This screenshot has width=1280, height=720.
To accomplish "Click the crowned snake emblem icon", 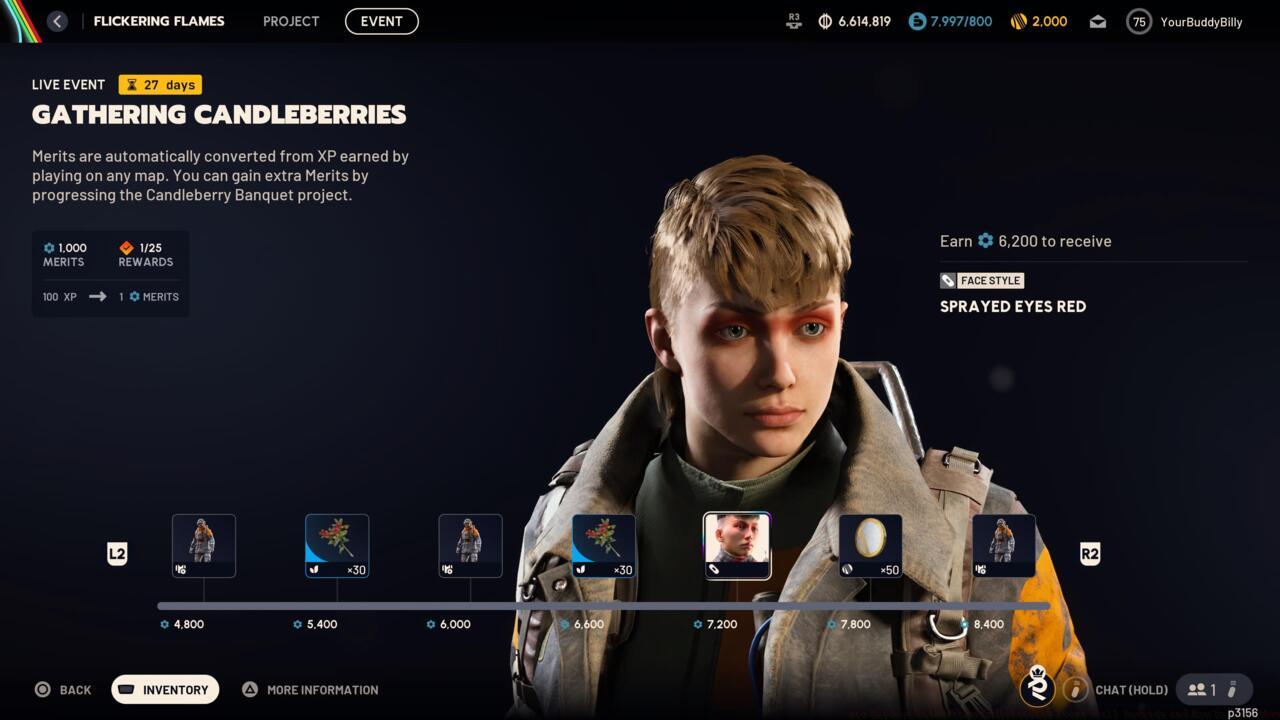I will 1037,687.
